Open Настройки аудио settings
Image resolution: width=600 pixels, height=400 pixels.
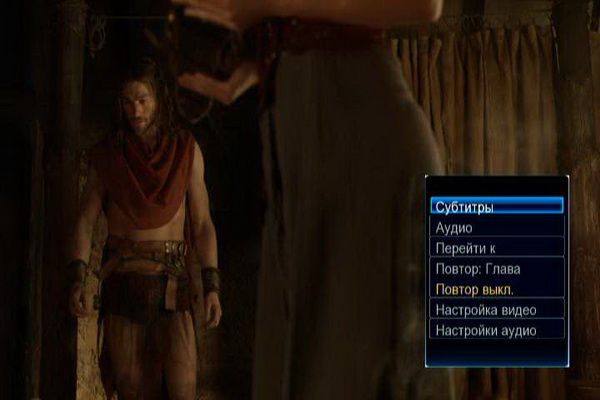click(x=497, y=330)
